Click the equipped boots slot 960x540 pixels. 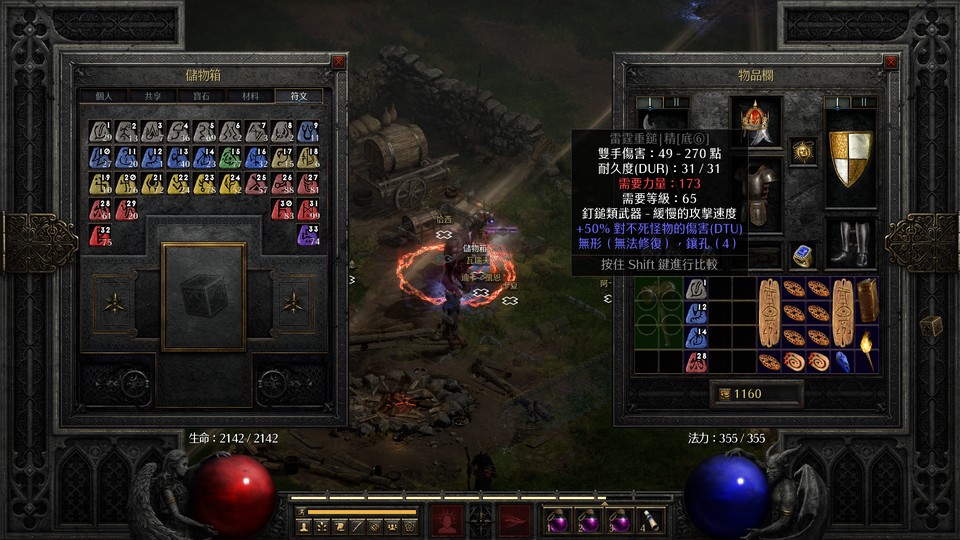[850, 243]
